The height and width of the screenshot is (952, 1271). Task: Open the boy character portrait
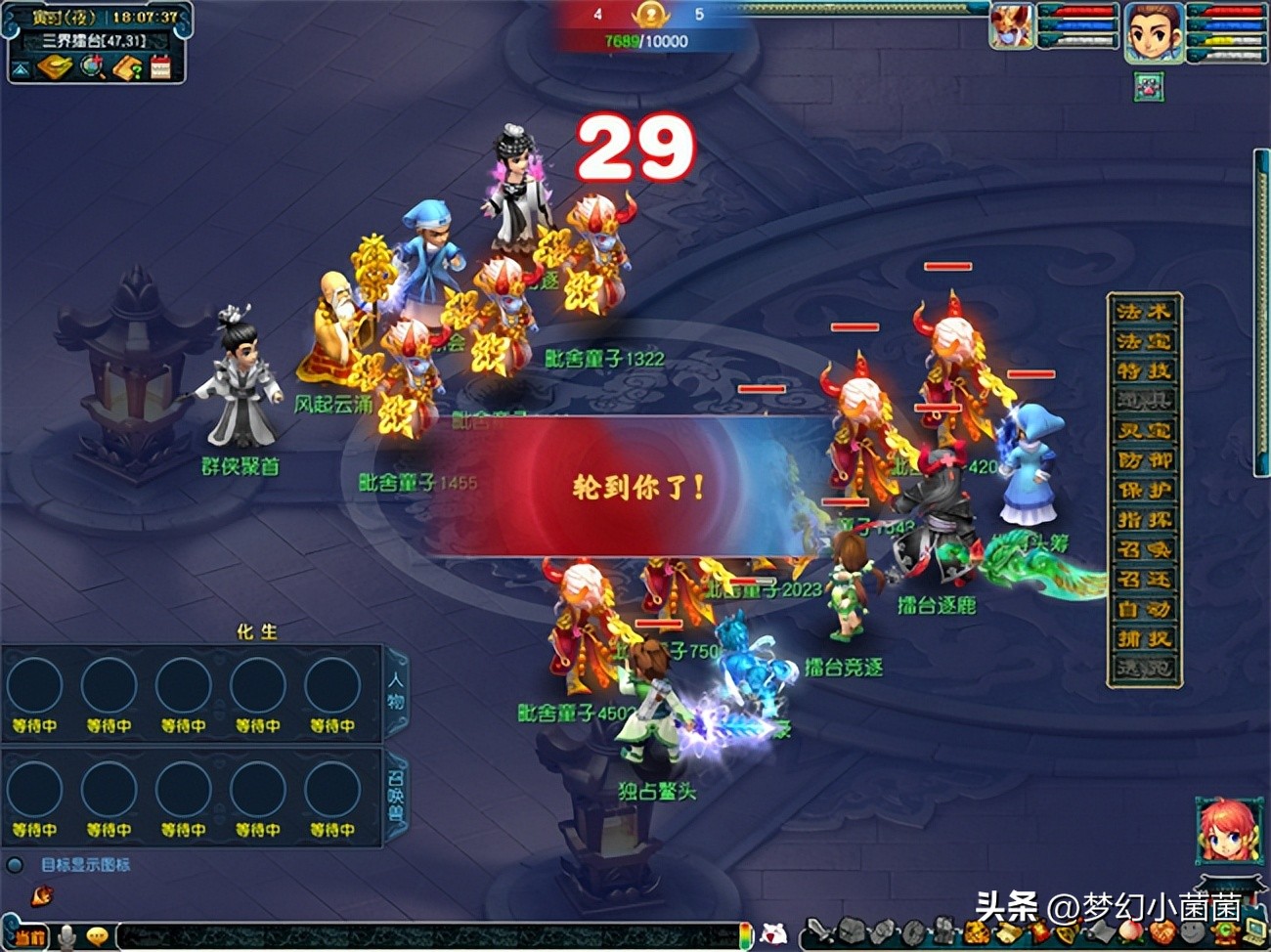[1154, 31]
